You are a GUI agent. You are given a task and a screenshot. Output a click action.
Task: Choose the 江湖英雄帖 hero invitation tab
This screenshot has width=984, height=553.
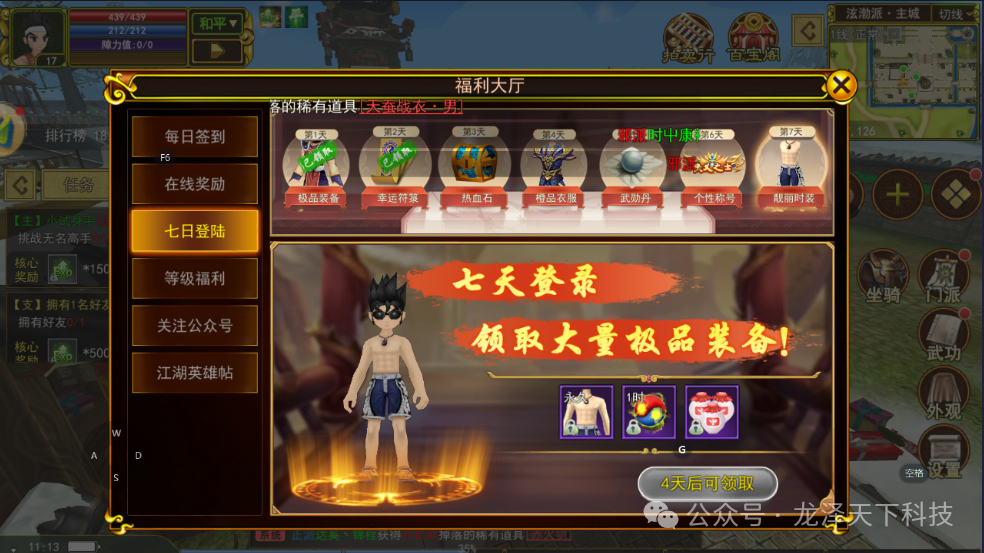tap(194, 372)
